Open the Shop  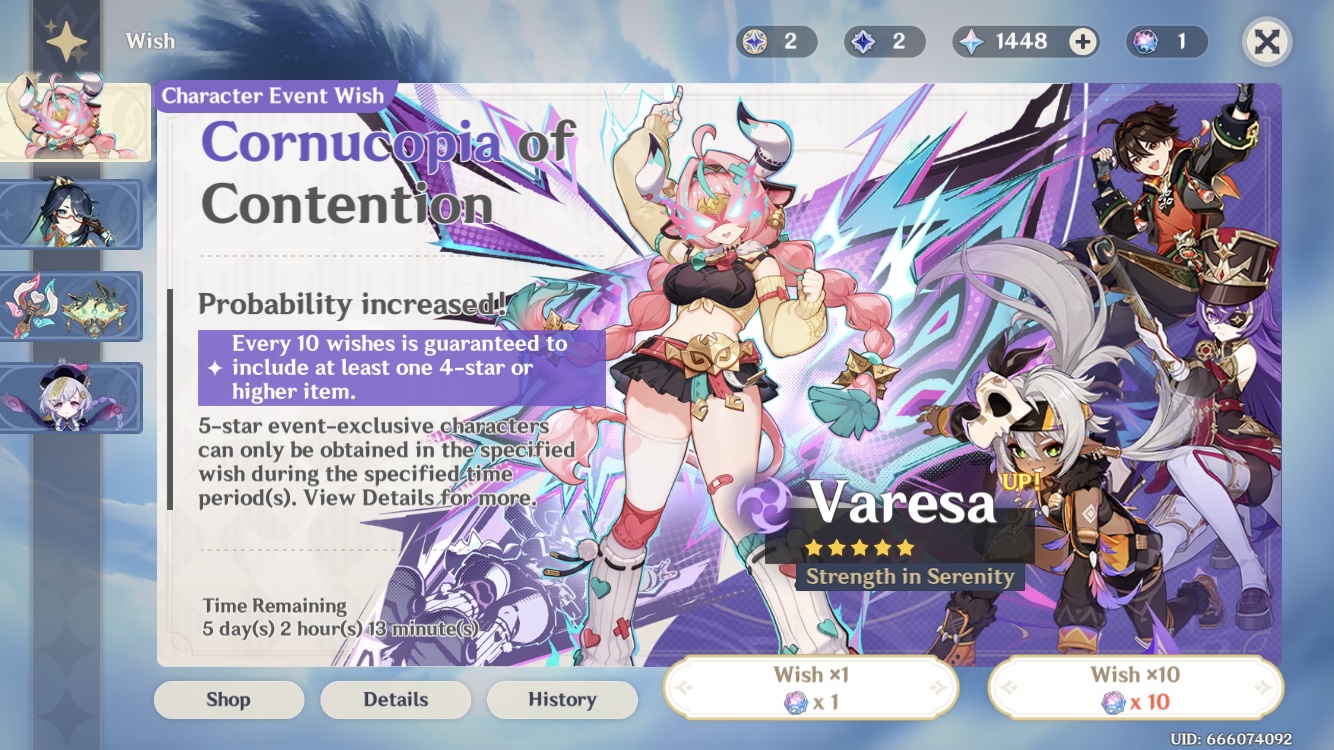tap(228, 699)
